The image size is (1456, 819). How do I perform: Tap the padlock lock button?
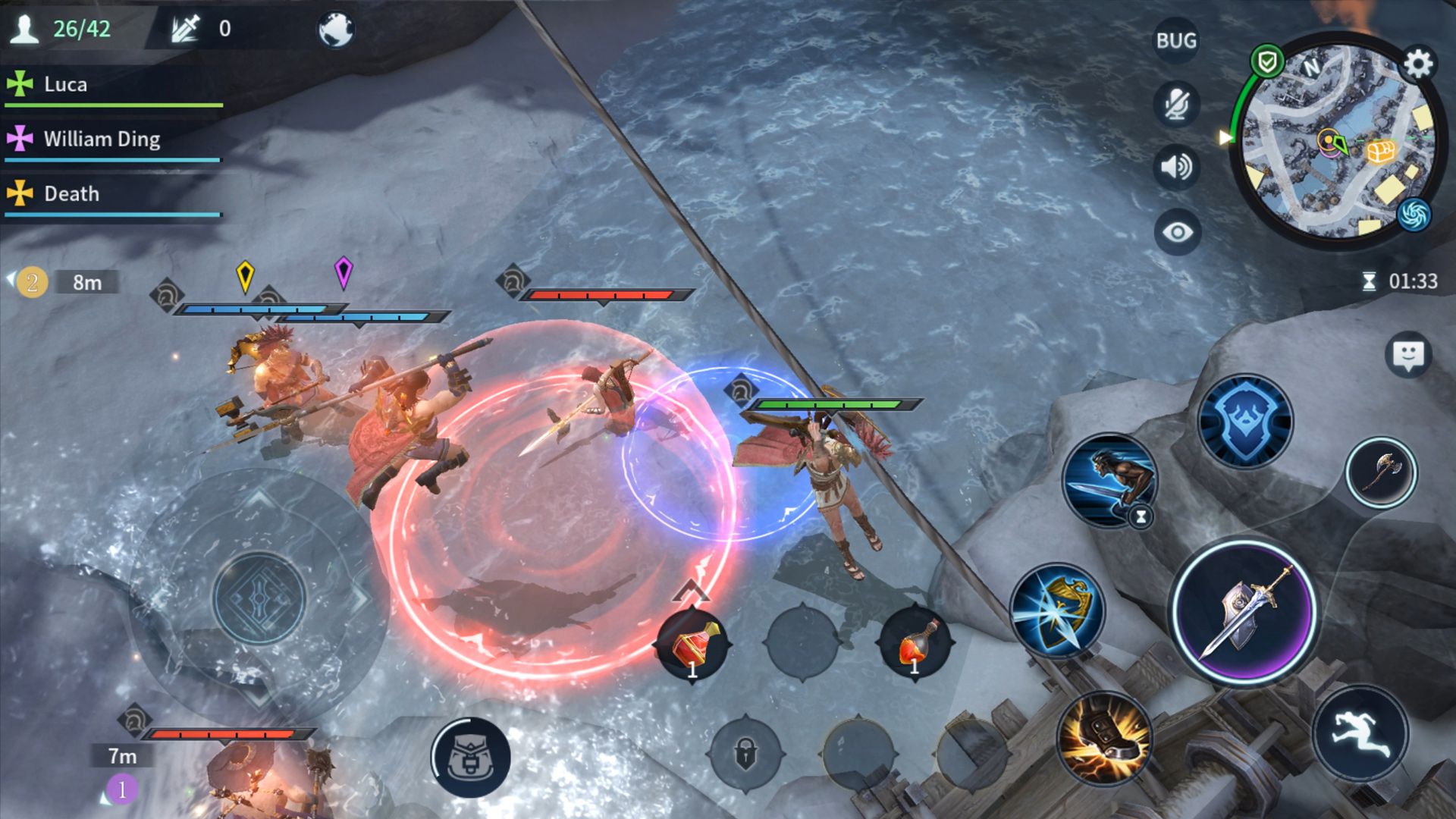[745, 754]
